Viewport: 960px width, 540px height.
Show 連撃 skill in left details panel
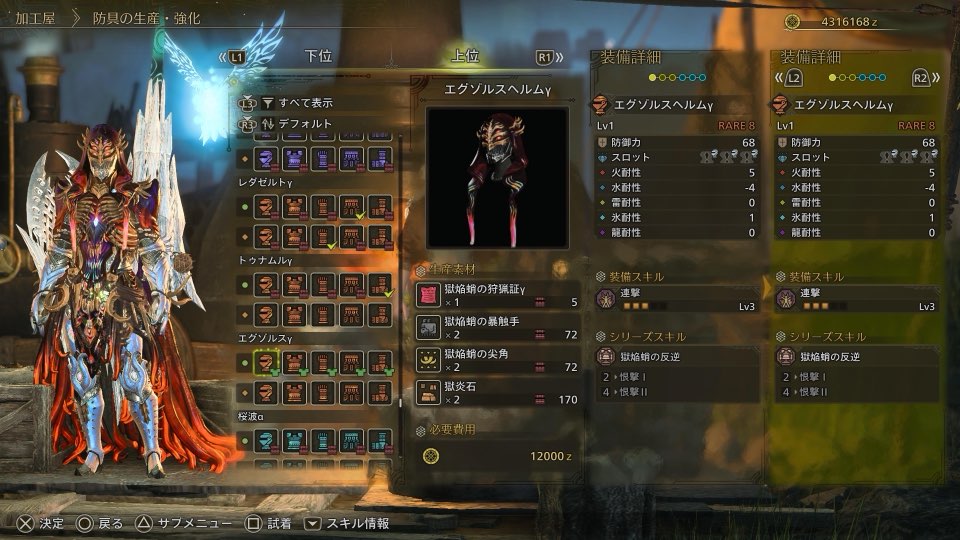675,299
